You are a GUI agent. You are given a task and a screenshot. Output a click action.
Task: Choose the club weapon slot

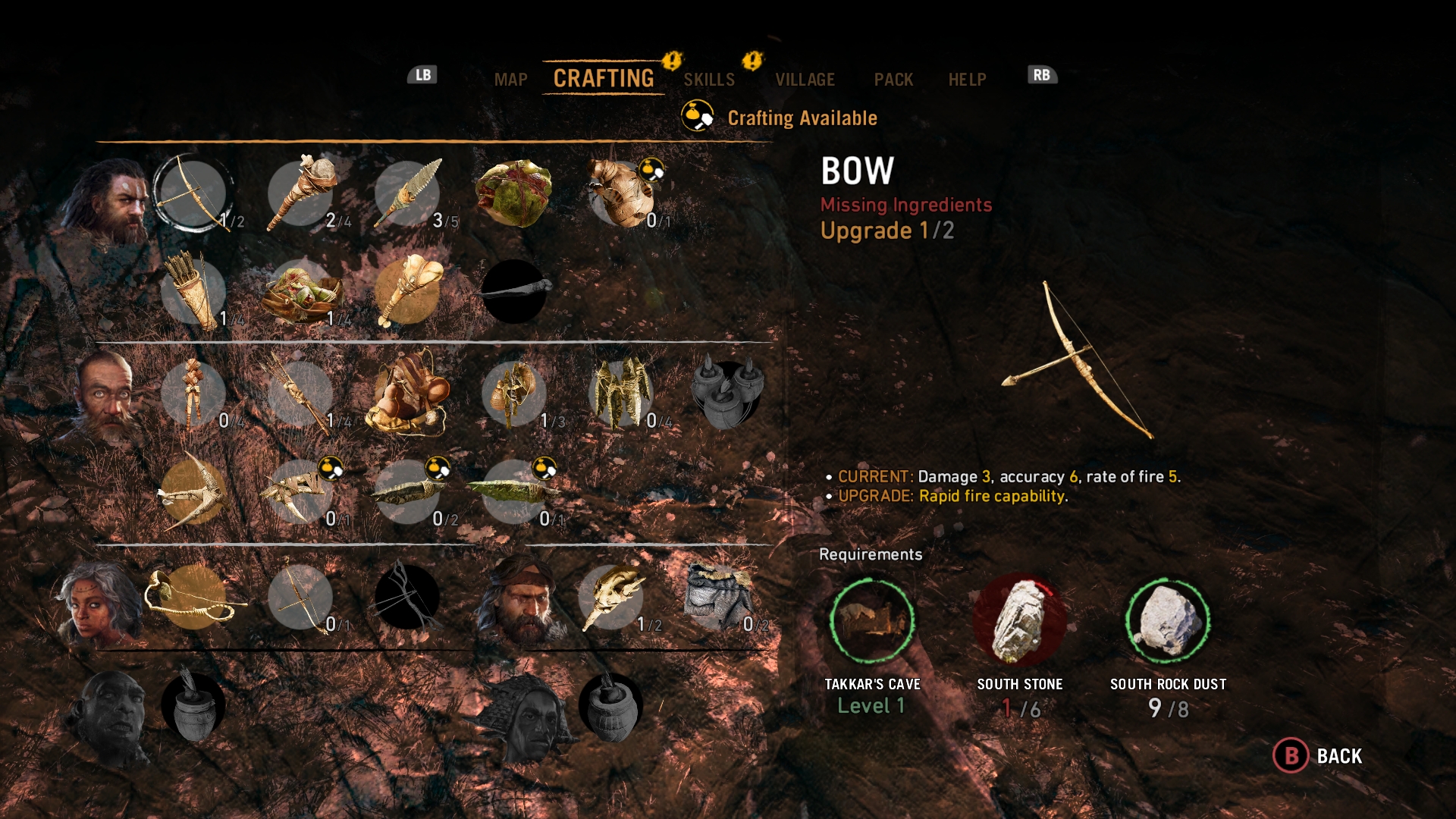[x=302, y=193]
